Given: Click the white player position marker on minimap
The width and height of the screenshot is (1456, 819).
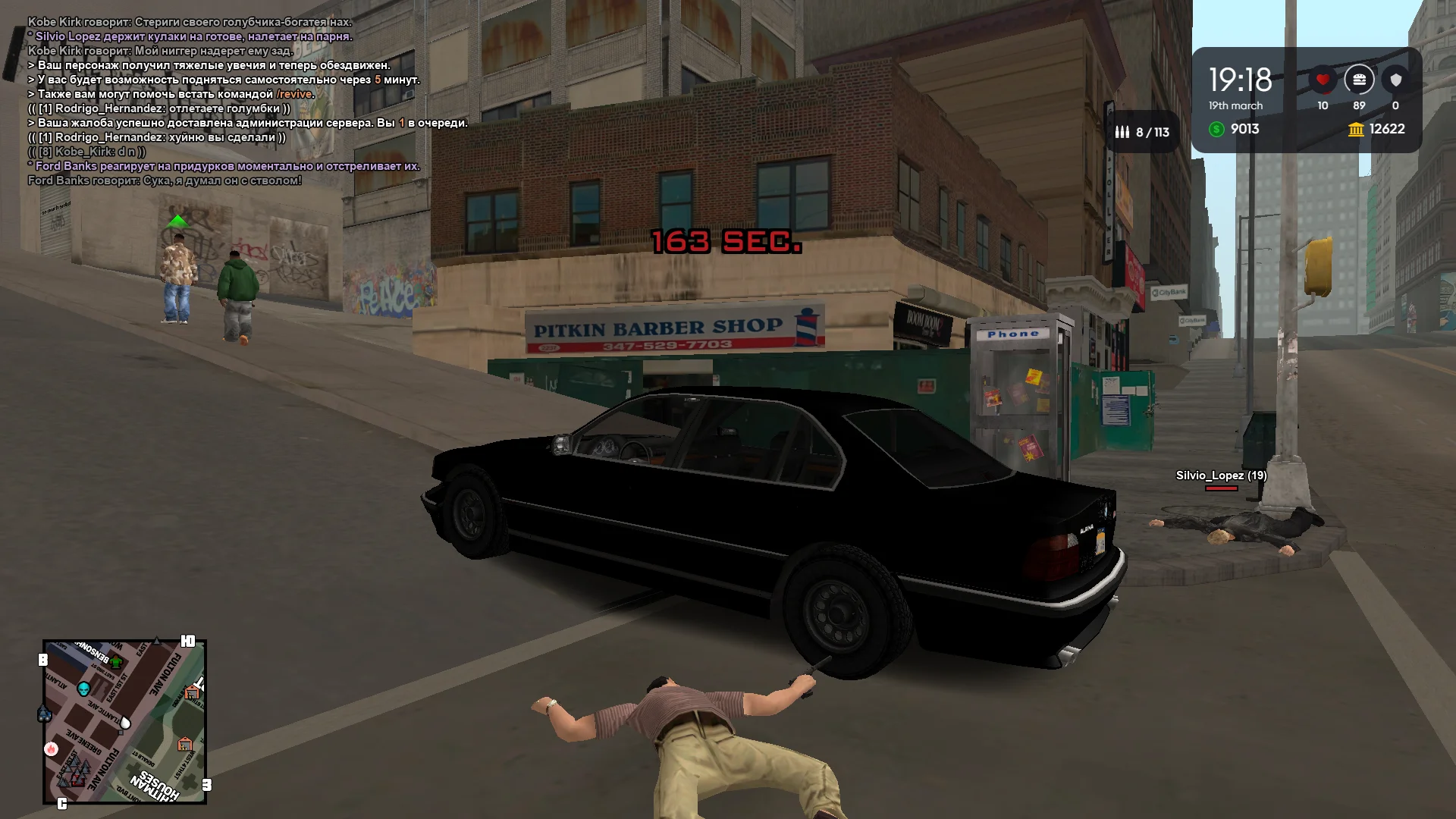Looking at the screenshot, I should pos(125,722).
